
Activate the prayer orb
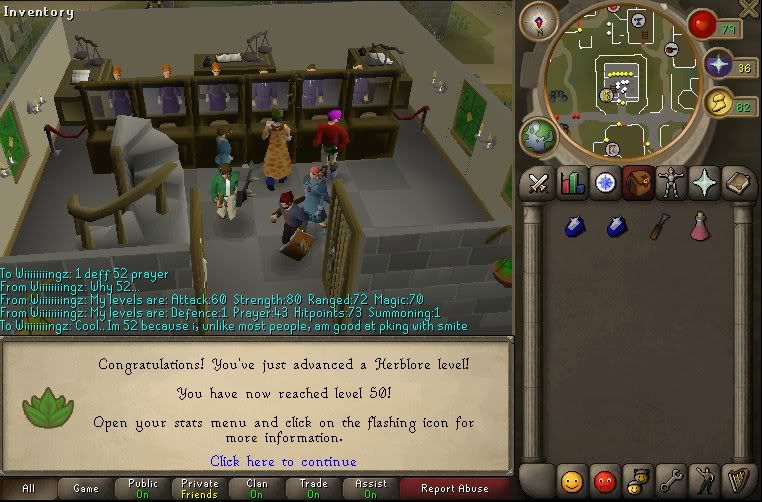pos(719,66)
